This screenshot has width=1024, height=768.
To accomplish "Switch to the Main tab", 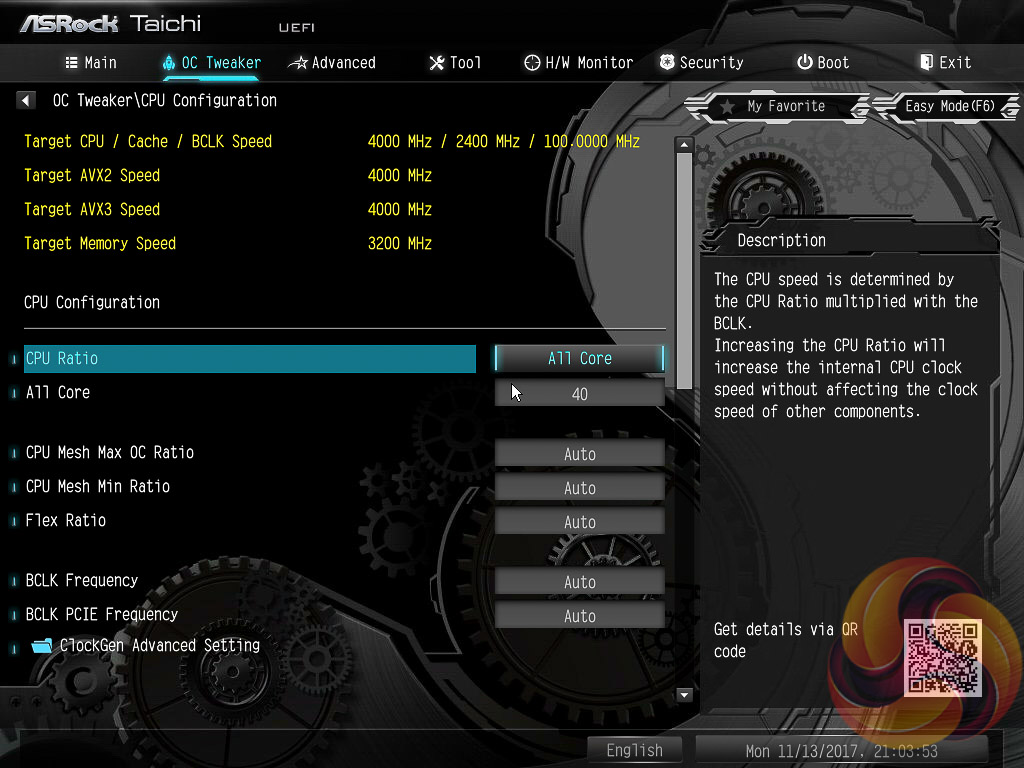I will [x=91, y=62].
